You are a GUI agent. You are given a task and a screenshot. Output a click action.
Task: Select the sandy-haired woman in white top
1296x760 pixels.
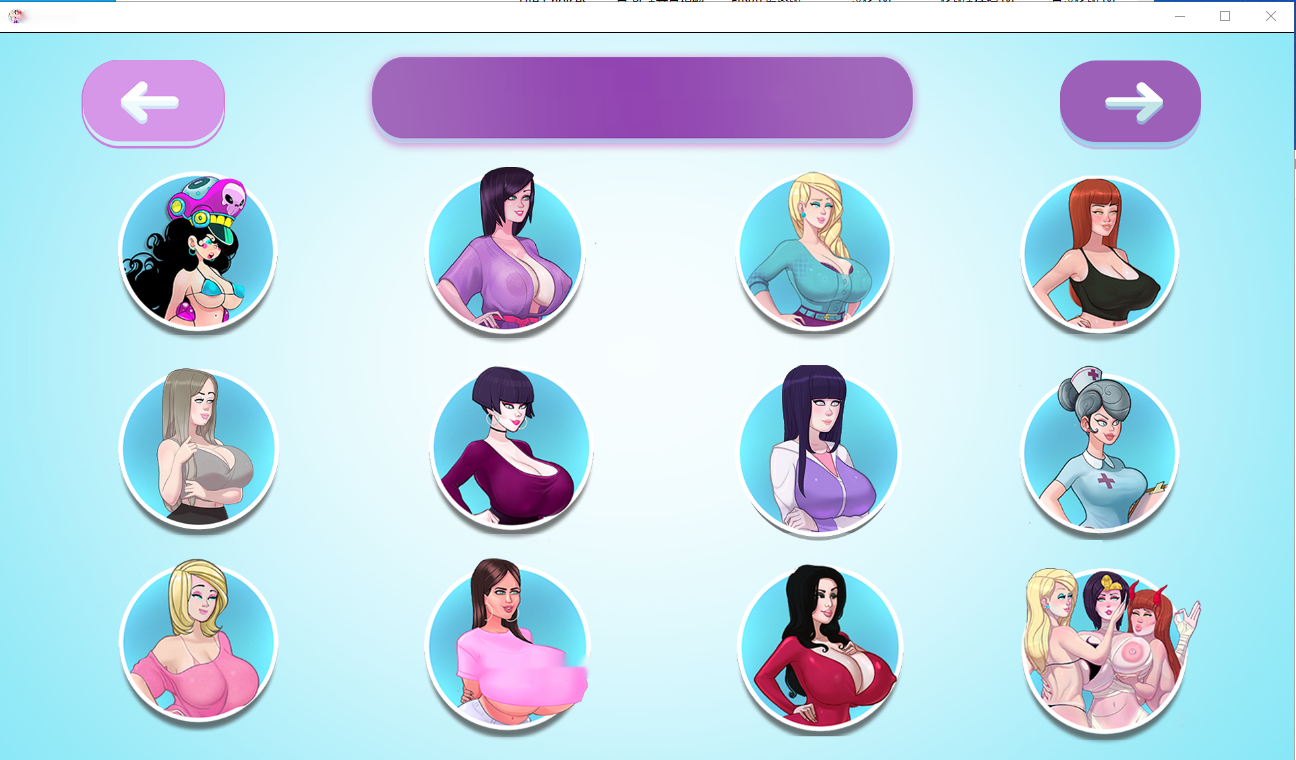point(197,448)
